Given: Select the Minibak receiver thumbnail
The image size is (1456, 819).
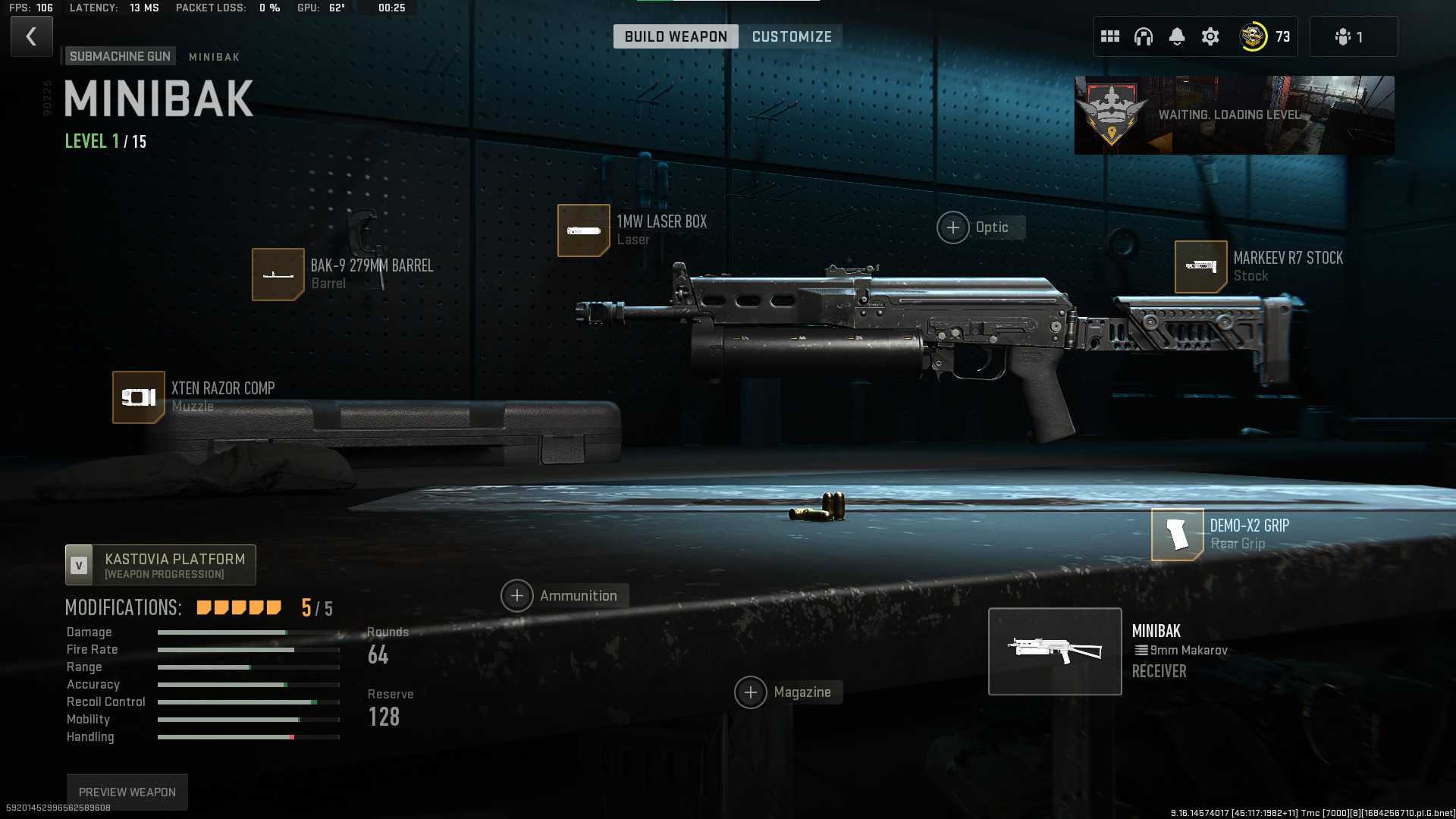Looking at the screenshot, I should click(x=1055, y=651).
